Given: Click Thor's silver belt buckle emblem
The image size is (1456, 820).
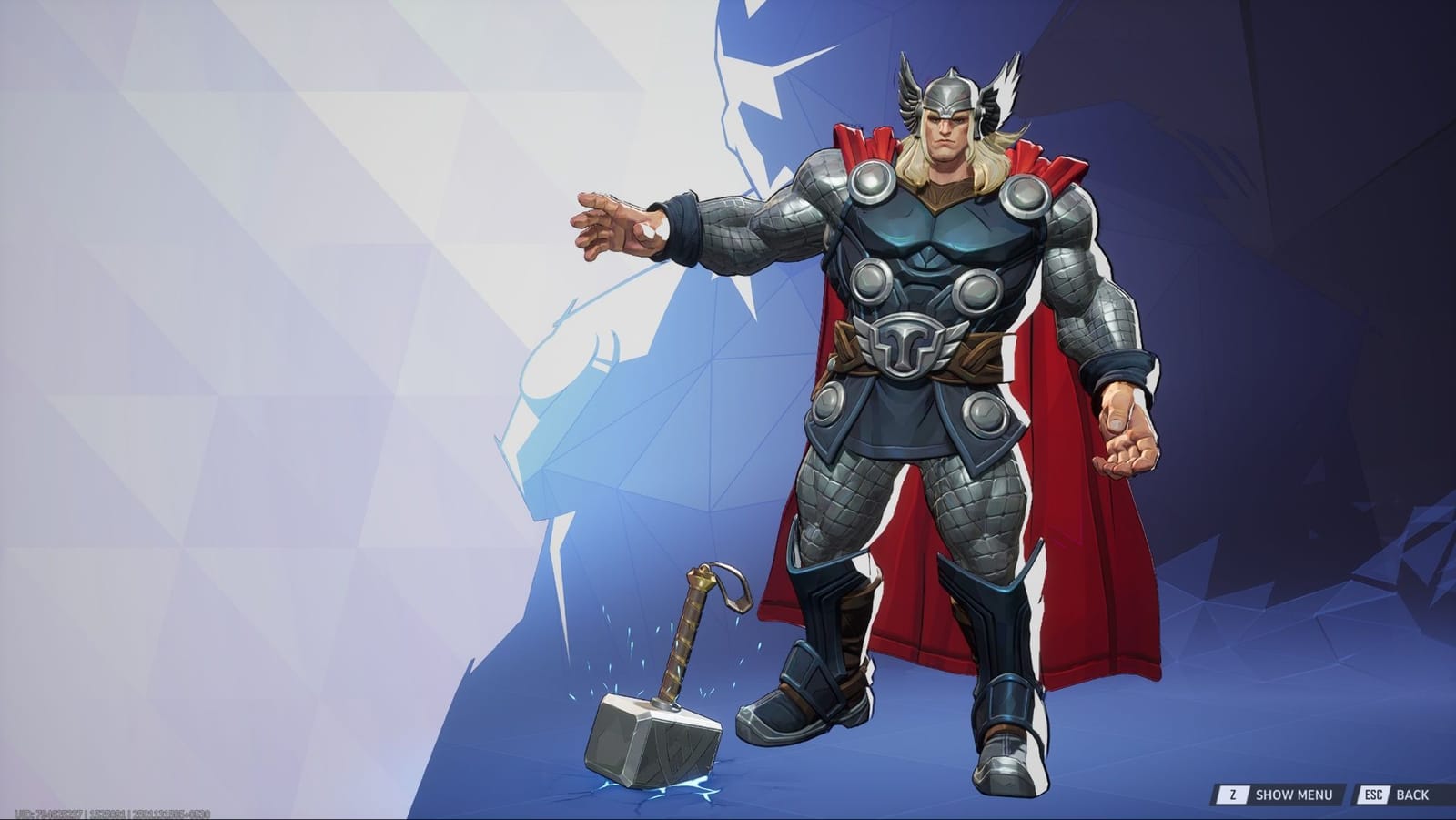Looking at the screenshot, I should pyautogui.click(x=907, y=344).
